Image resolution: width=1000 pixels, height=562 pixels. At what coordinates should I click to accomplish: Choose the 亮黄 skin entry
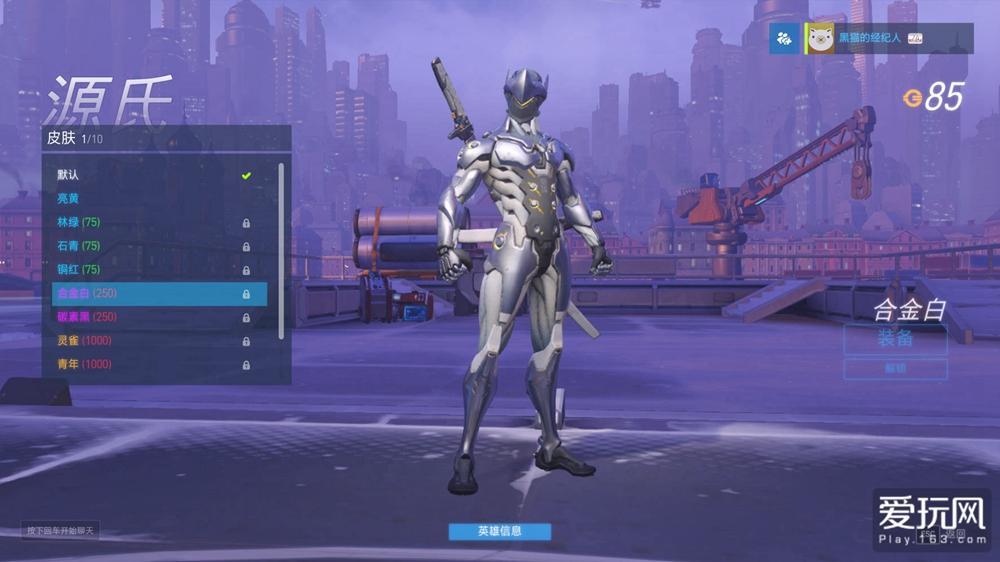click(x=150, y=198)
